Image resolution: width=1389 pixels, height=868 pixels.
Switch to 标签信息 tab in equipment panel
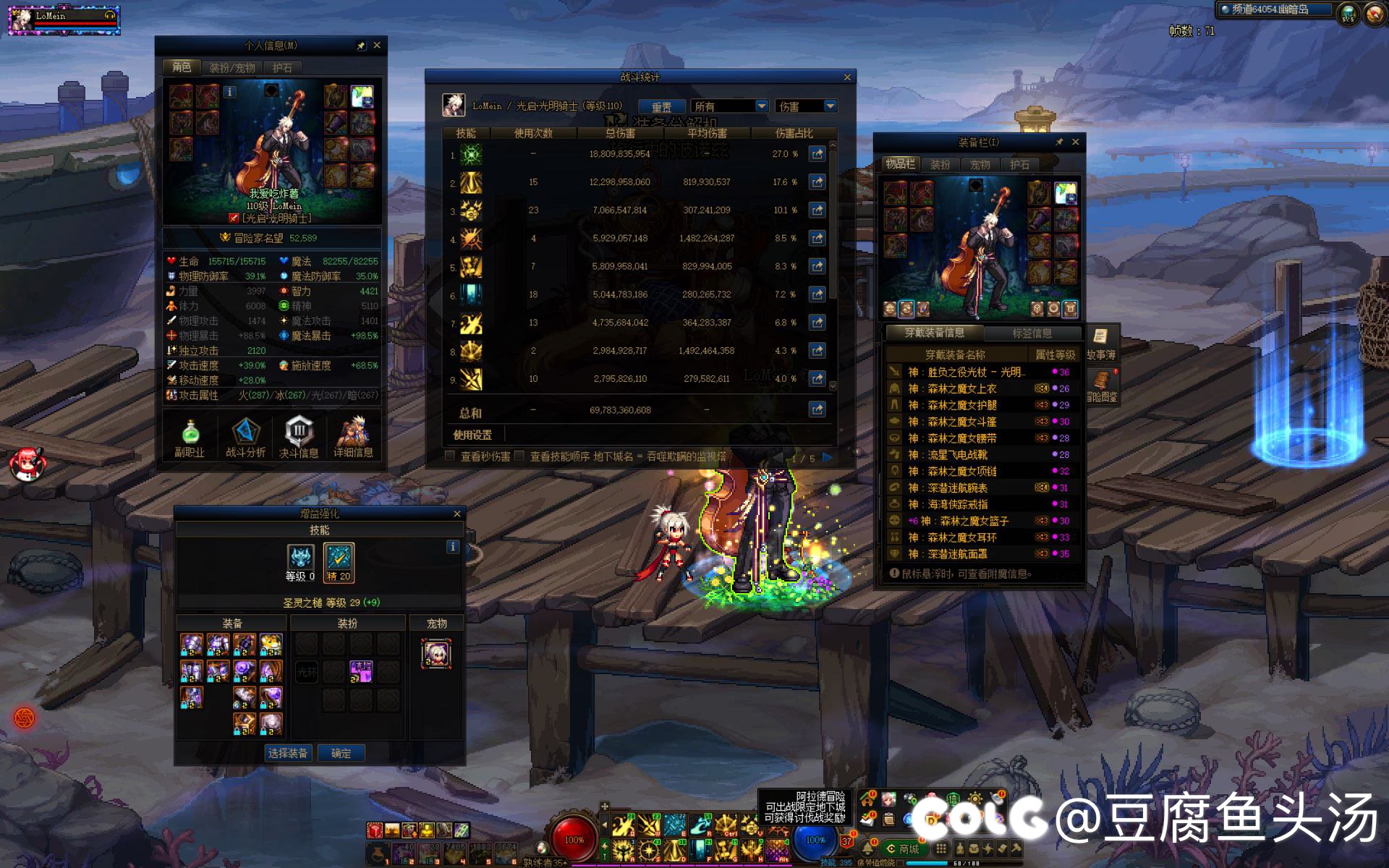1032,333
